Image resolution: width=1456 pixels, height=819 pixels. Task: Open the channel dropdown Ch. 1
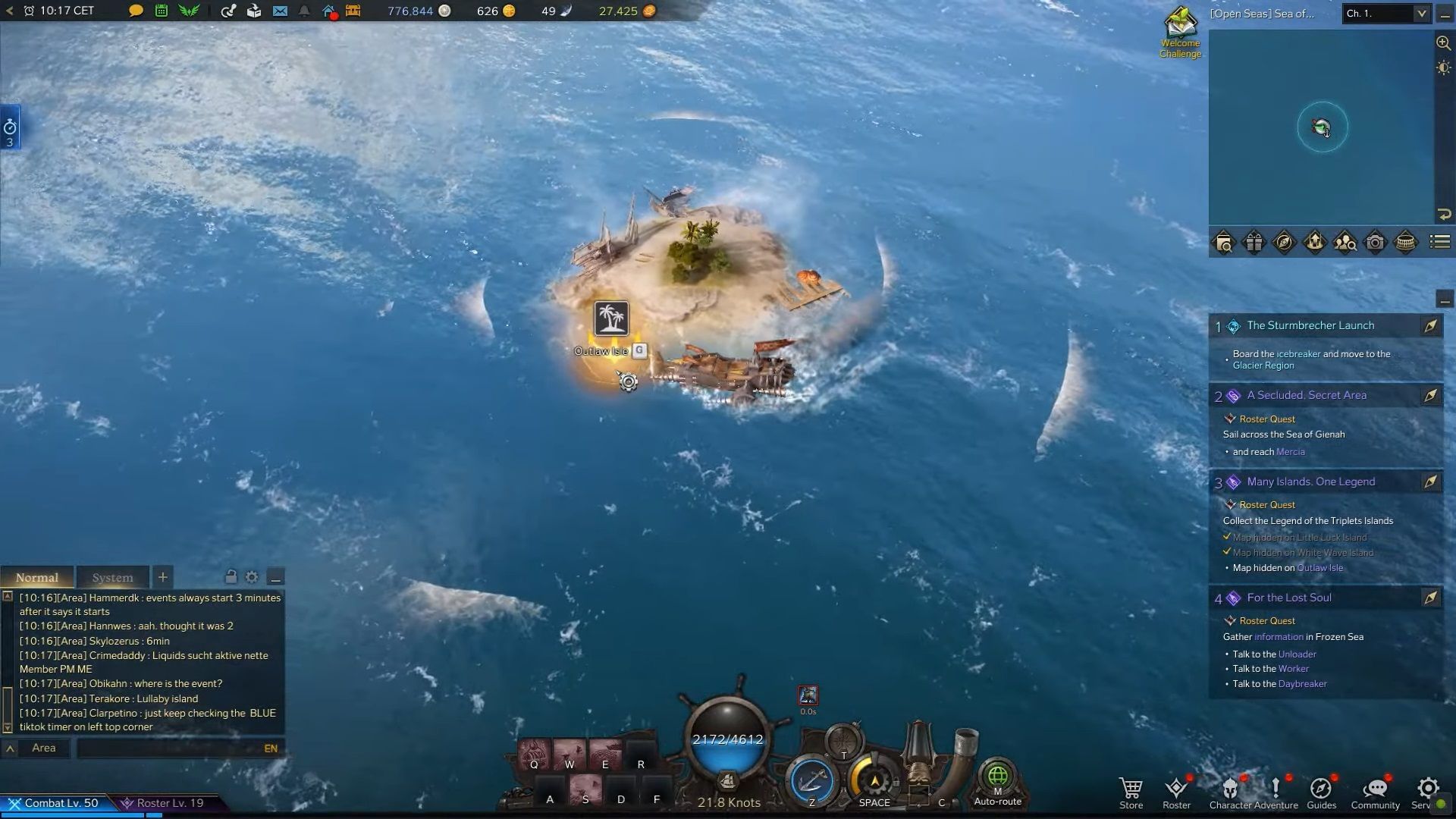[1385, 14]
